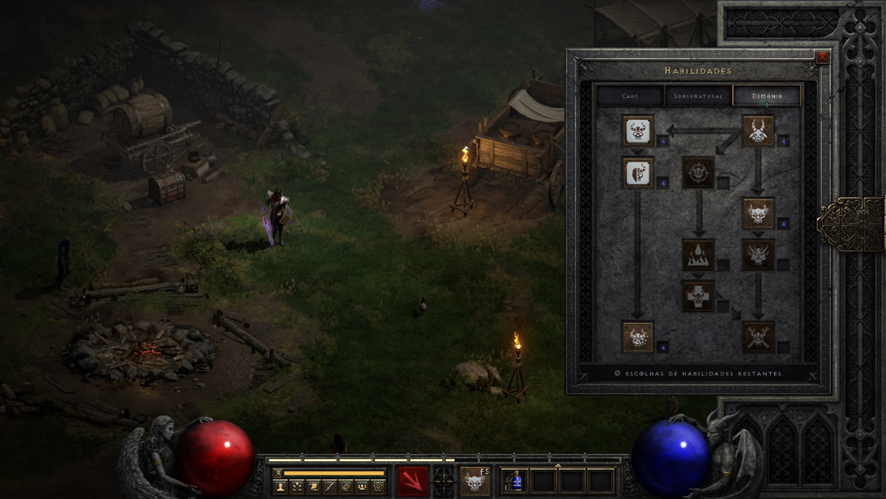The height and width of the screenshot is (499, 886).
Task: Open the character screen from the mini menu
Action: coord(280,487)
